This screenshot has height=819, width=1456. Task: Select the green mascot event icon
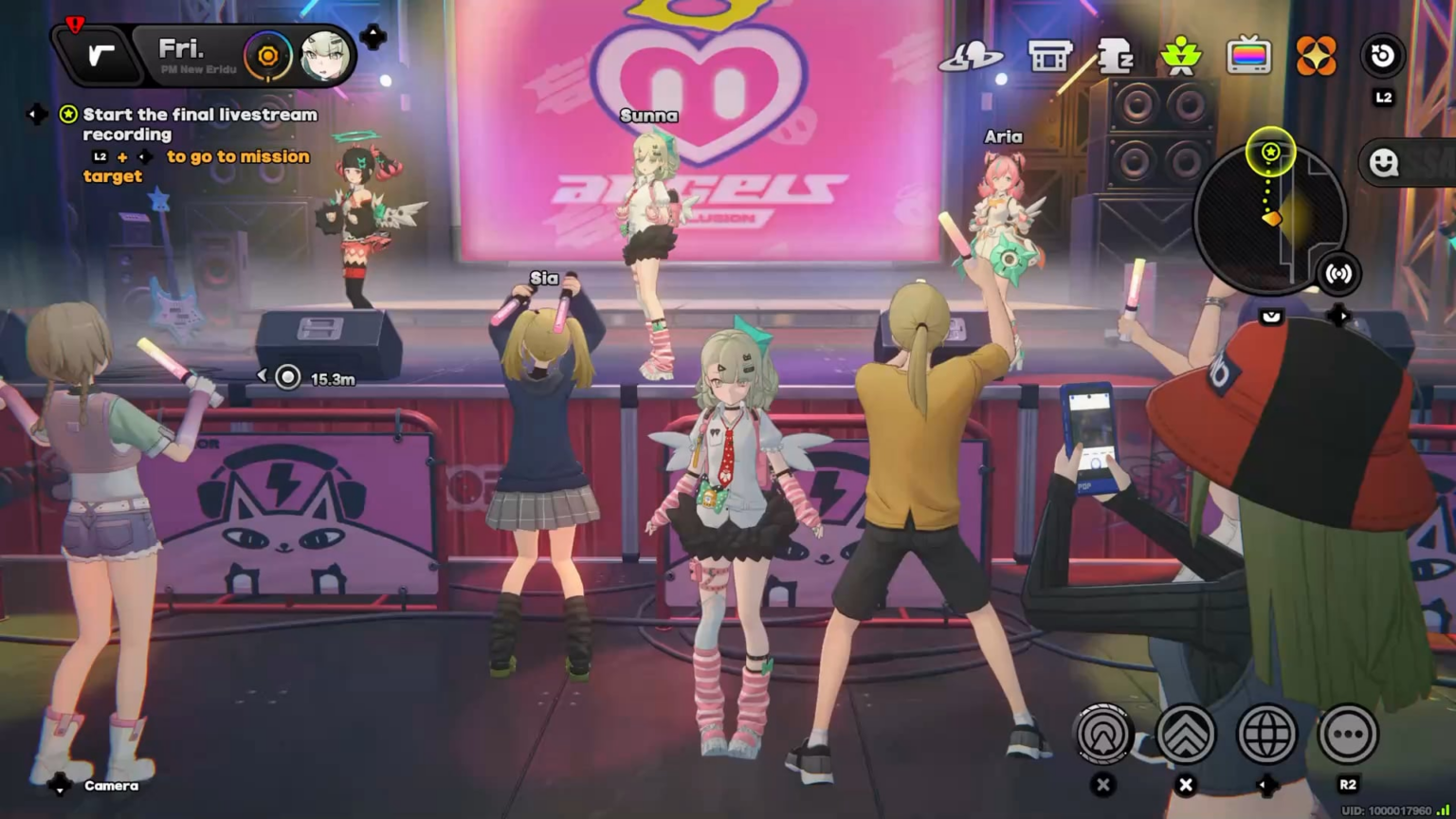(1182, 55)
